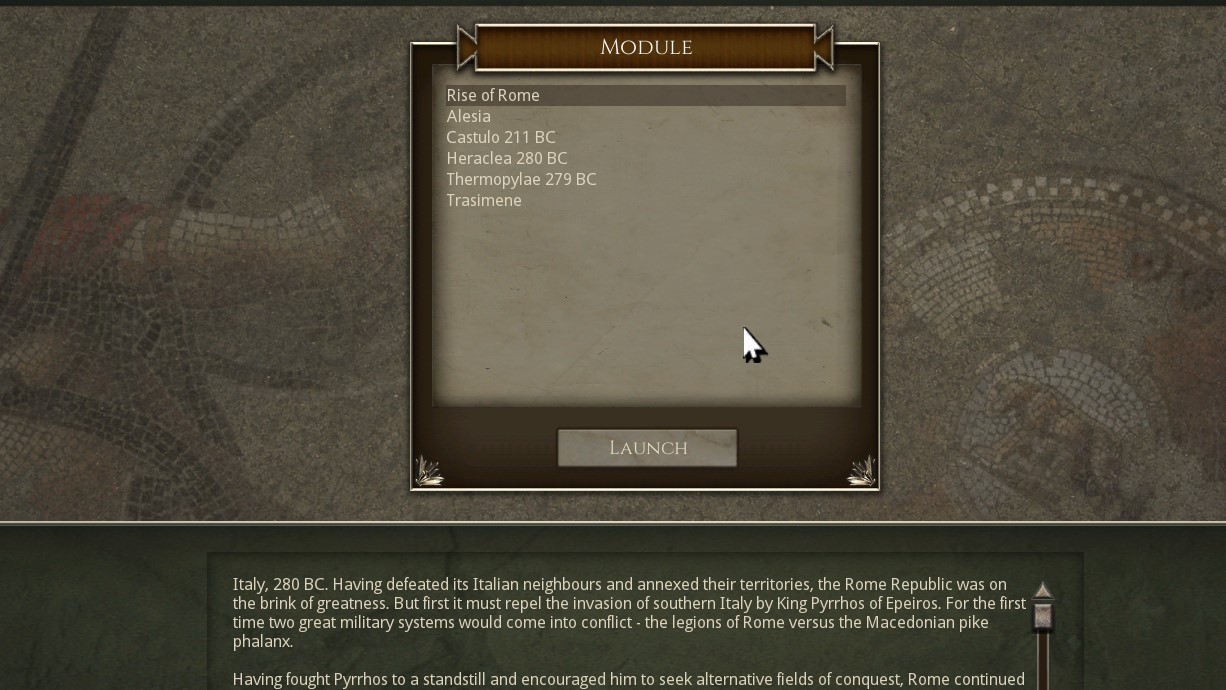
Task: Select the Trasimene module
Action: point(484,200)
